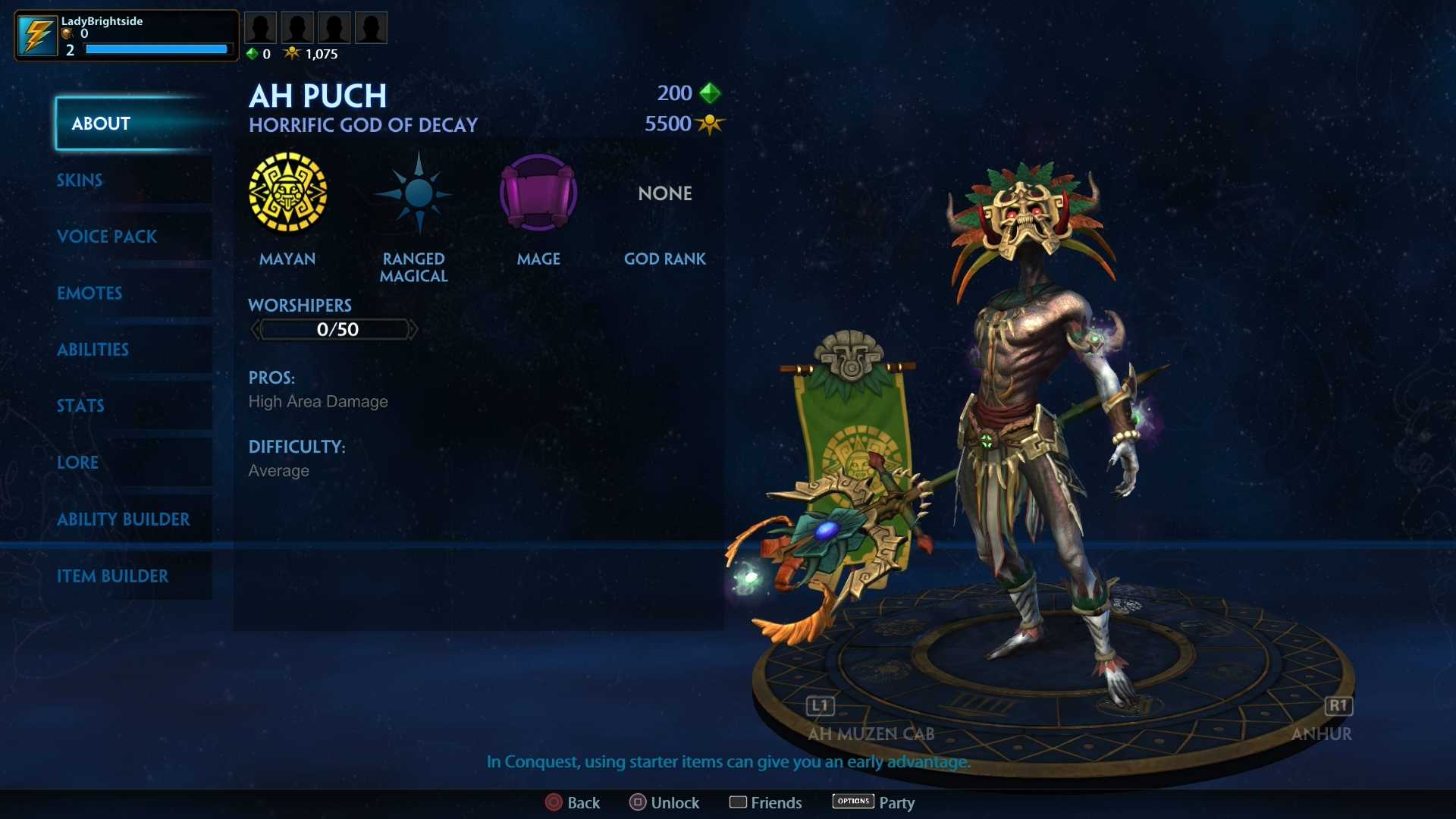Image resolution: width=1456 pixels, height=819 pixels.
Task: Open the Lore section
Action: point(77,463)
